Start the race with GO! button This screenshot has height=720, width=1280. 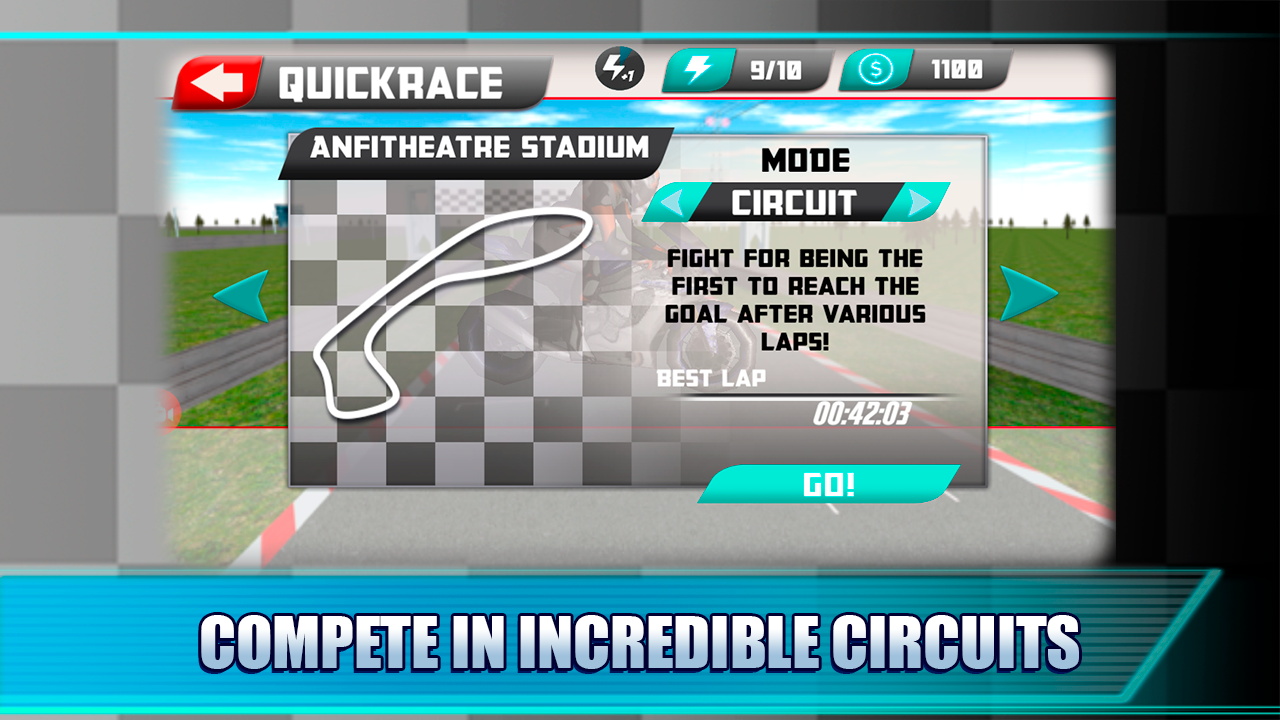tap(829, 485)
